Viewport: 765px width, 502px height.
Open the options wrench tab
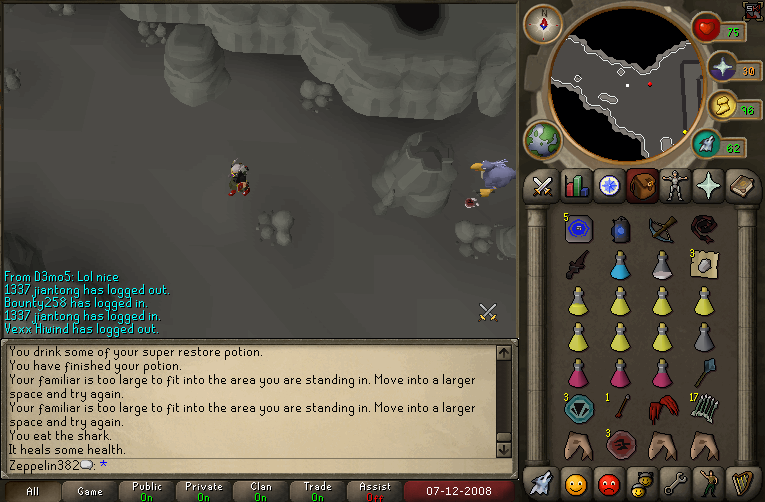tap(675, 484)
